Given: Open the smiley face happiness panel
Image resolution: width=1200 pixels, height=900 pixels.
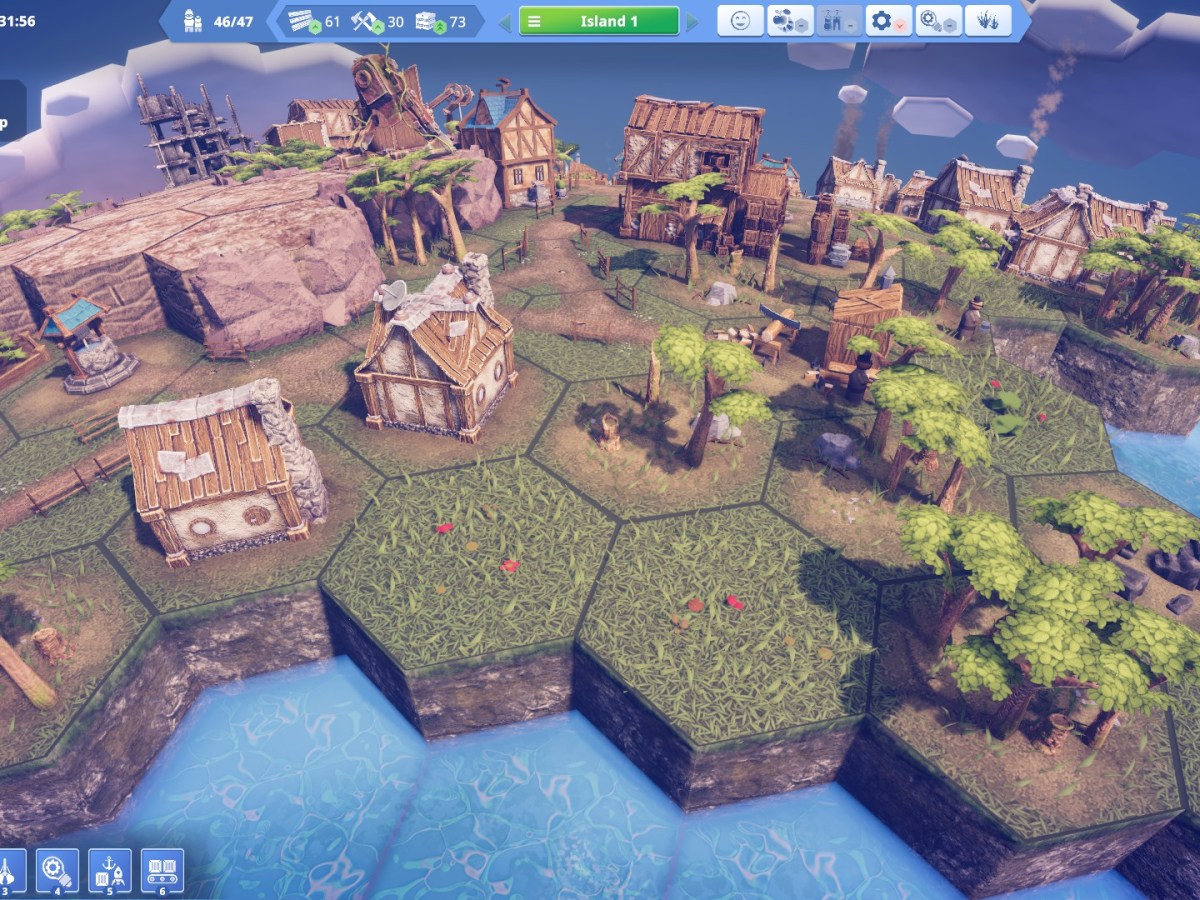Looking at the screenshot, I should point(740,21).
